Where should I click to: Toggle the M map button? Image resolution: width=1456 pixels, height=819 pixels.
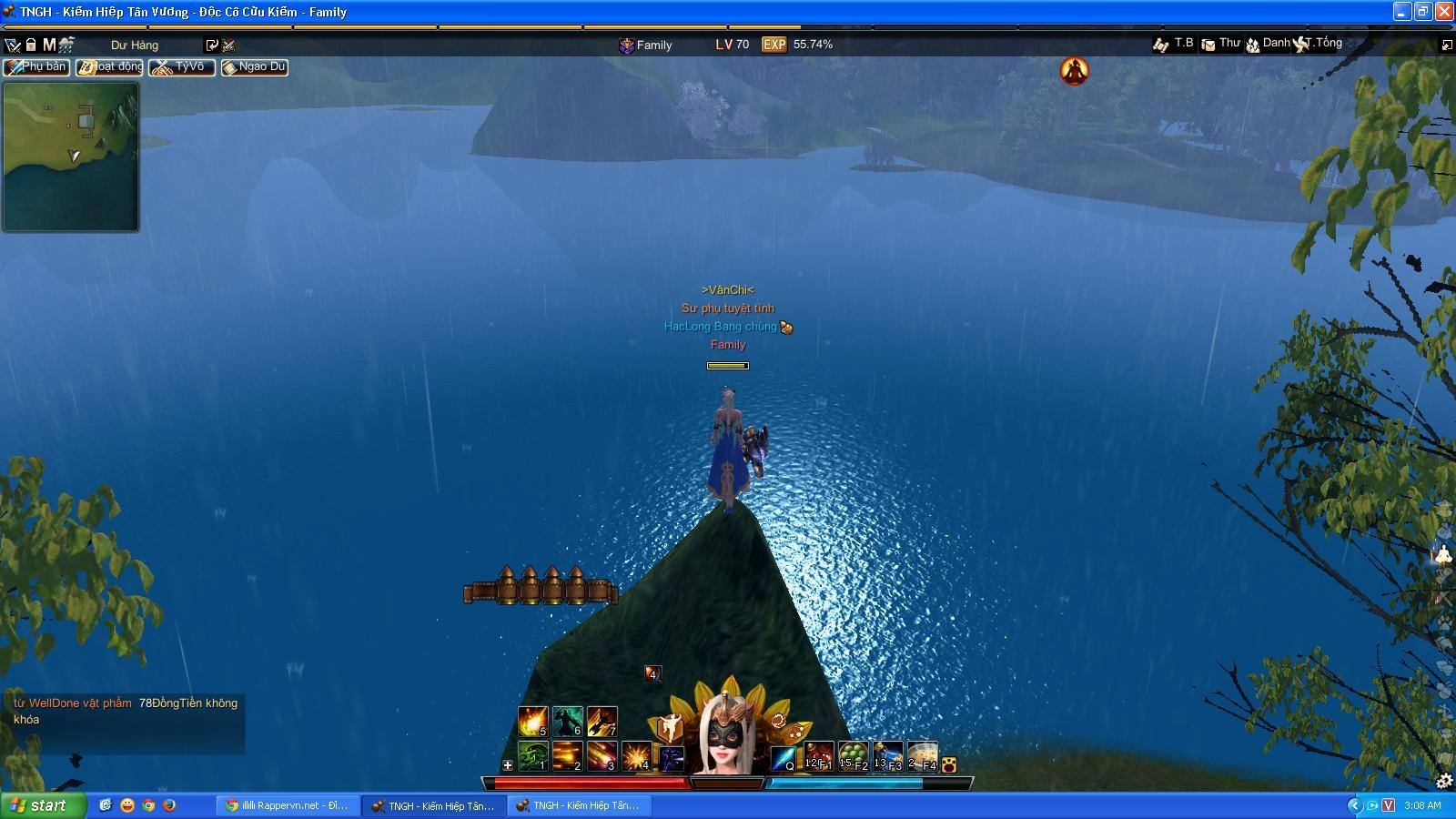pyautogui.click(x=49, y=45)
